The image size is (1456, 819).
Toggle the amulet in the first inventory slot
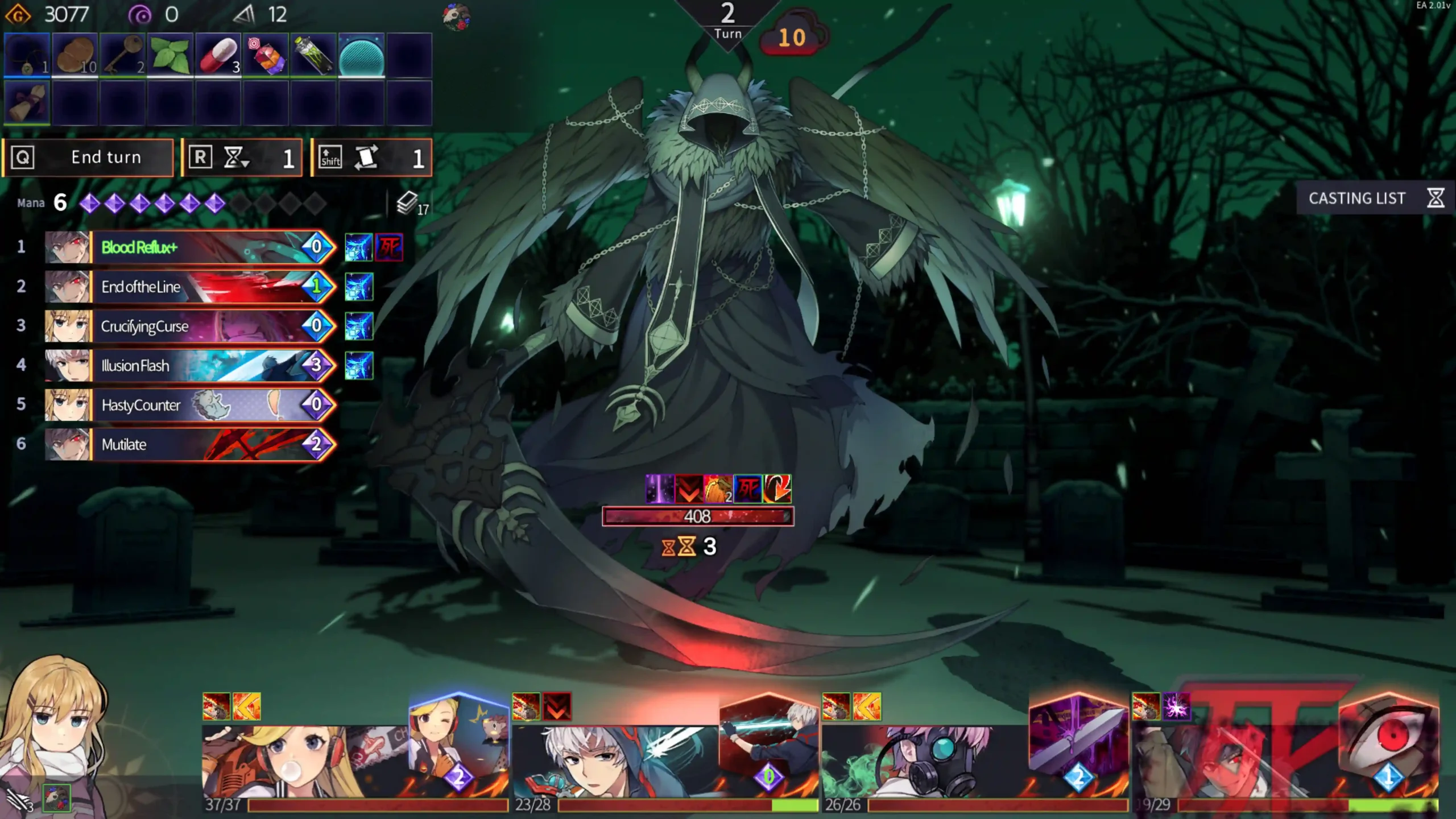point(27,54)
